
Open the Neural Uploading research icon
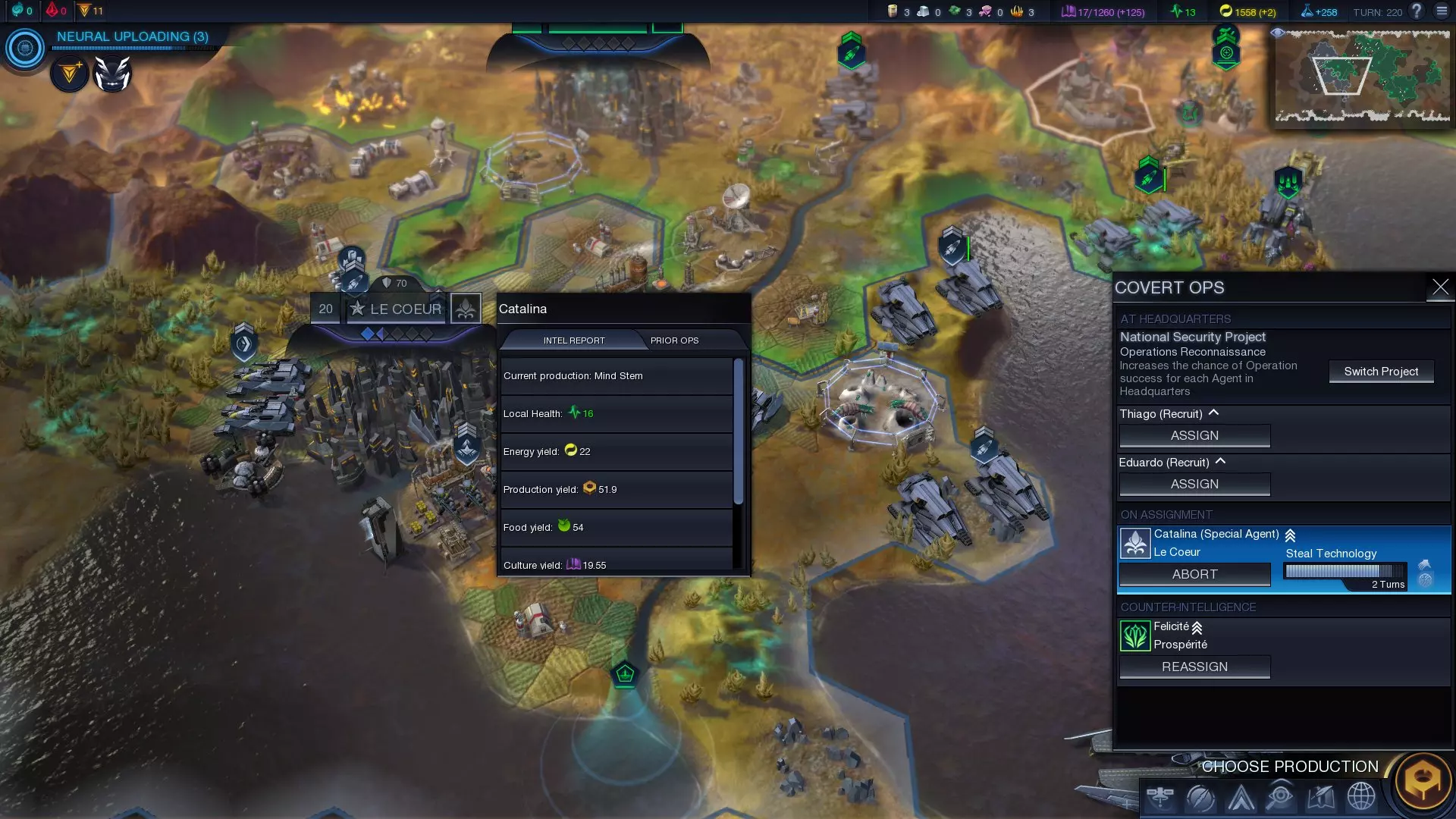25,49
